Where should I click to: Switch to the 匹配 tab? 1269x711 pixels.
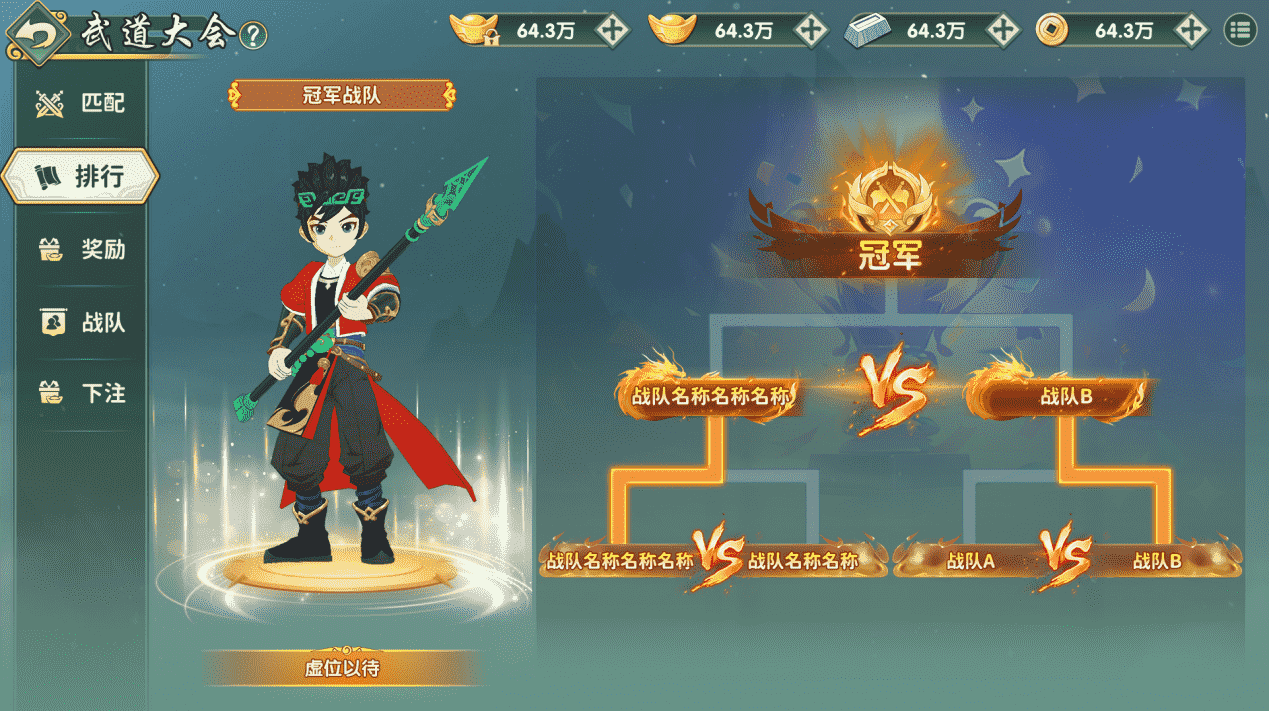[x=82, y=102]
